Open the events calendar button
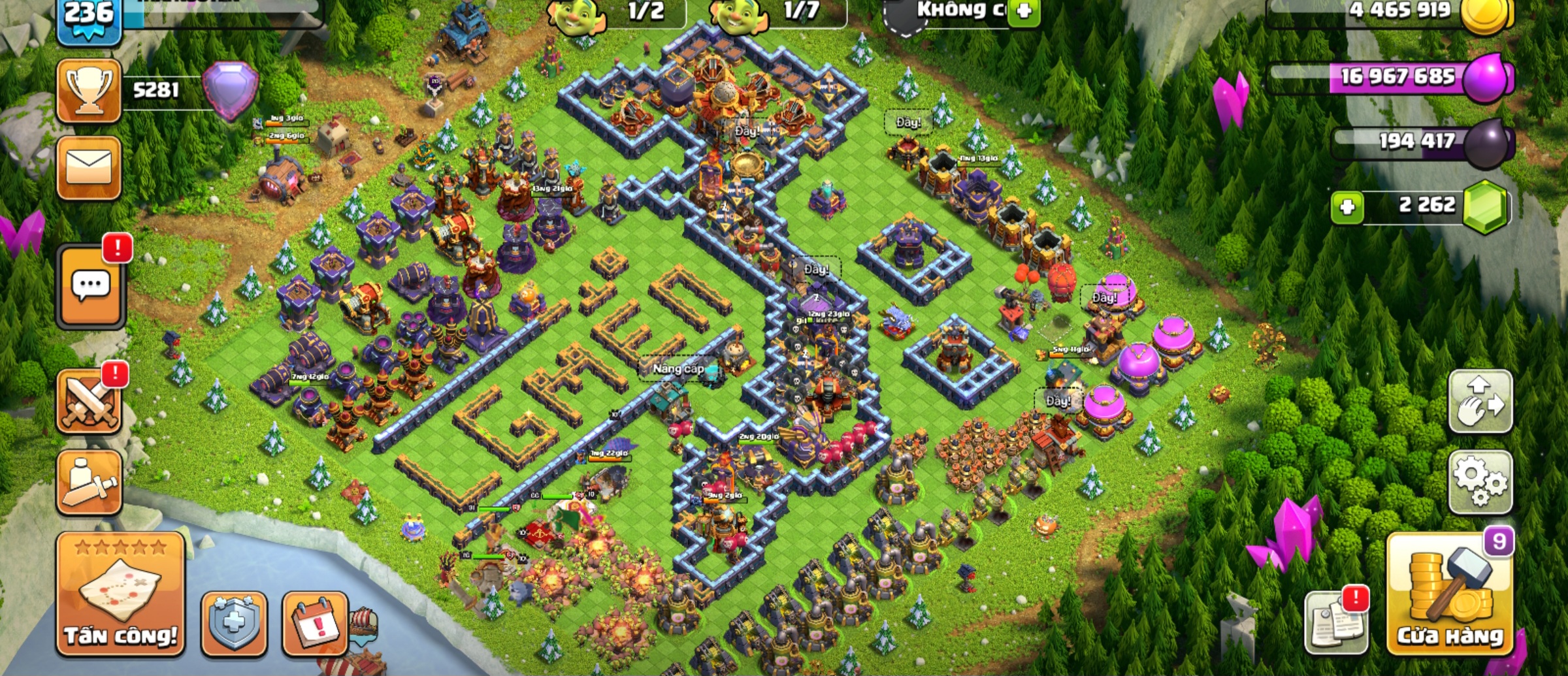The width and height of the screenshot is (1568, 676). point(315,622)
